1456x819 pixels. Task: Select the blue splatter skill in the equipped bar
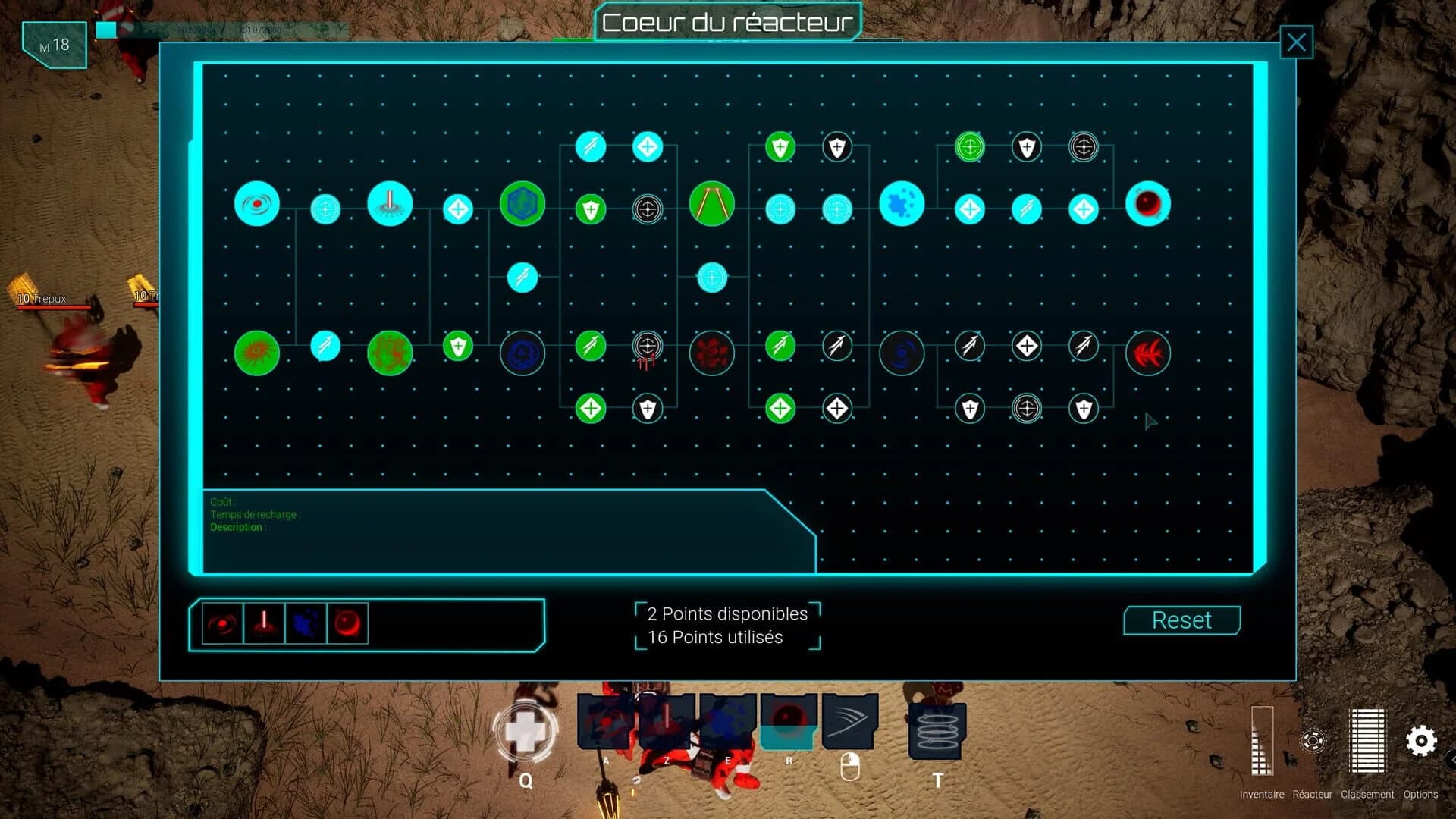[305, 623]
